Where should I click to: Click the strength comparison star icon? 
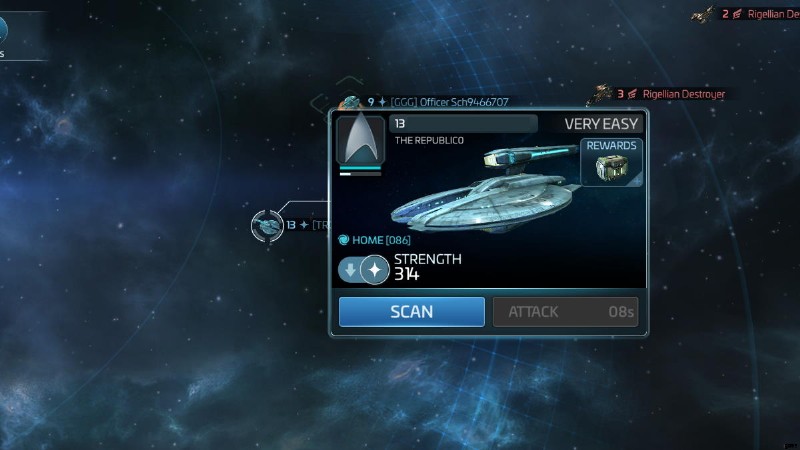374,269
